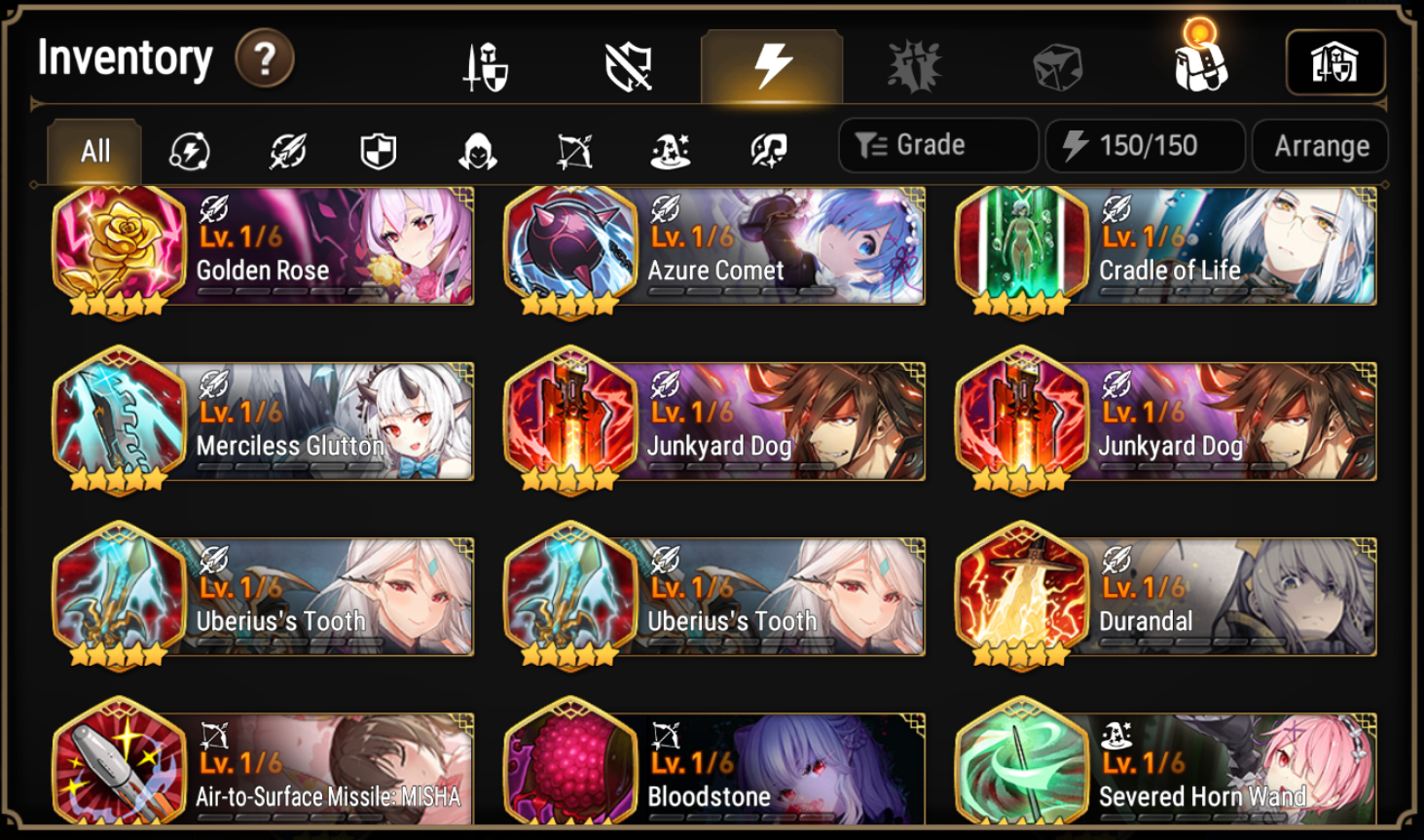The height and width of the screenshot is (840, 1424).
Task: Select the Armor filter icon
Action: (x=378, y=148)
